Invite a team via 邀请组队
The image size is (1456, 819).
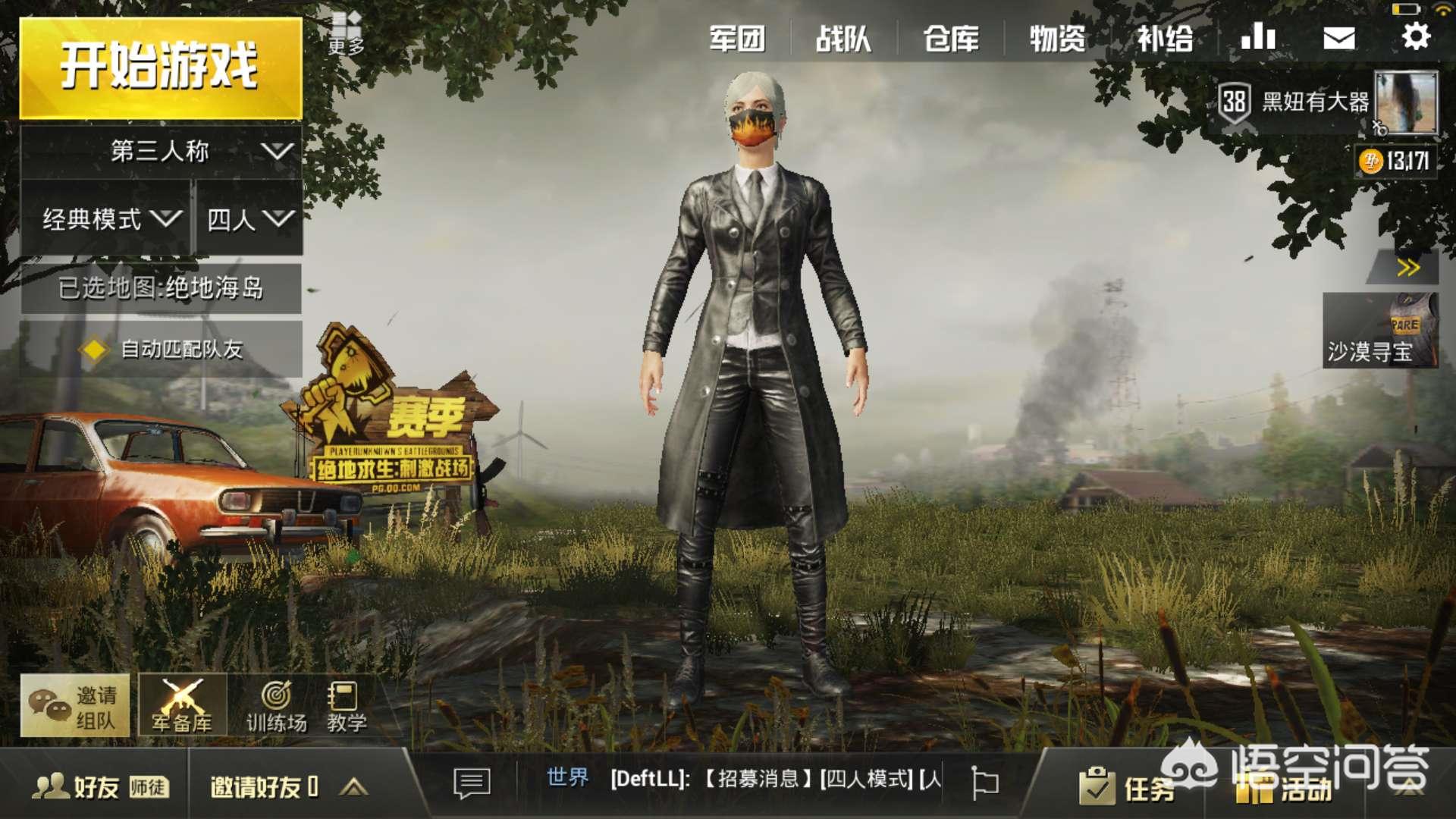[x=74, y=707]
